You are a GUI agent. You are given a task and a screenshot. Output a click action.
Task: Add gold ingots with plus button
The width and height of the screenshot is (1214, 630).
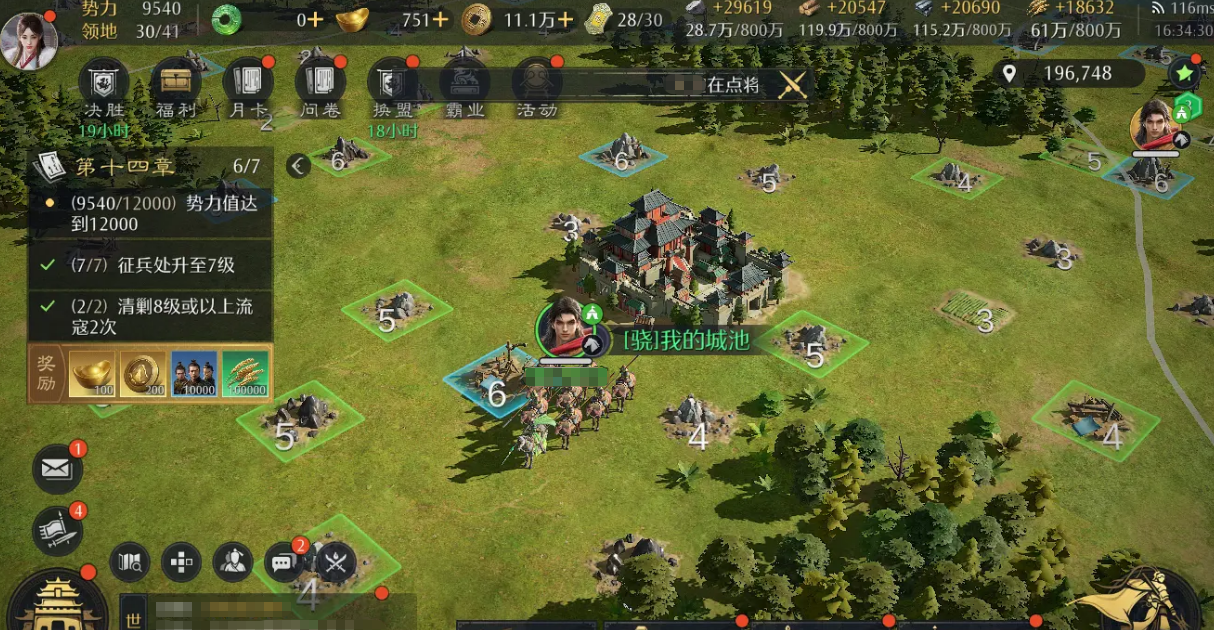click(x=439, y=19)
